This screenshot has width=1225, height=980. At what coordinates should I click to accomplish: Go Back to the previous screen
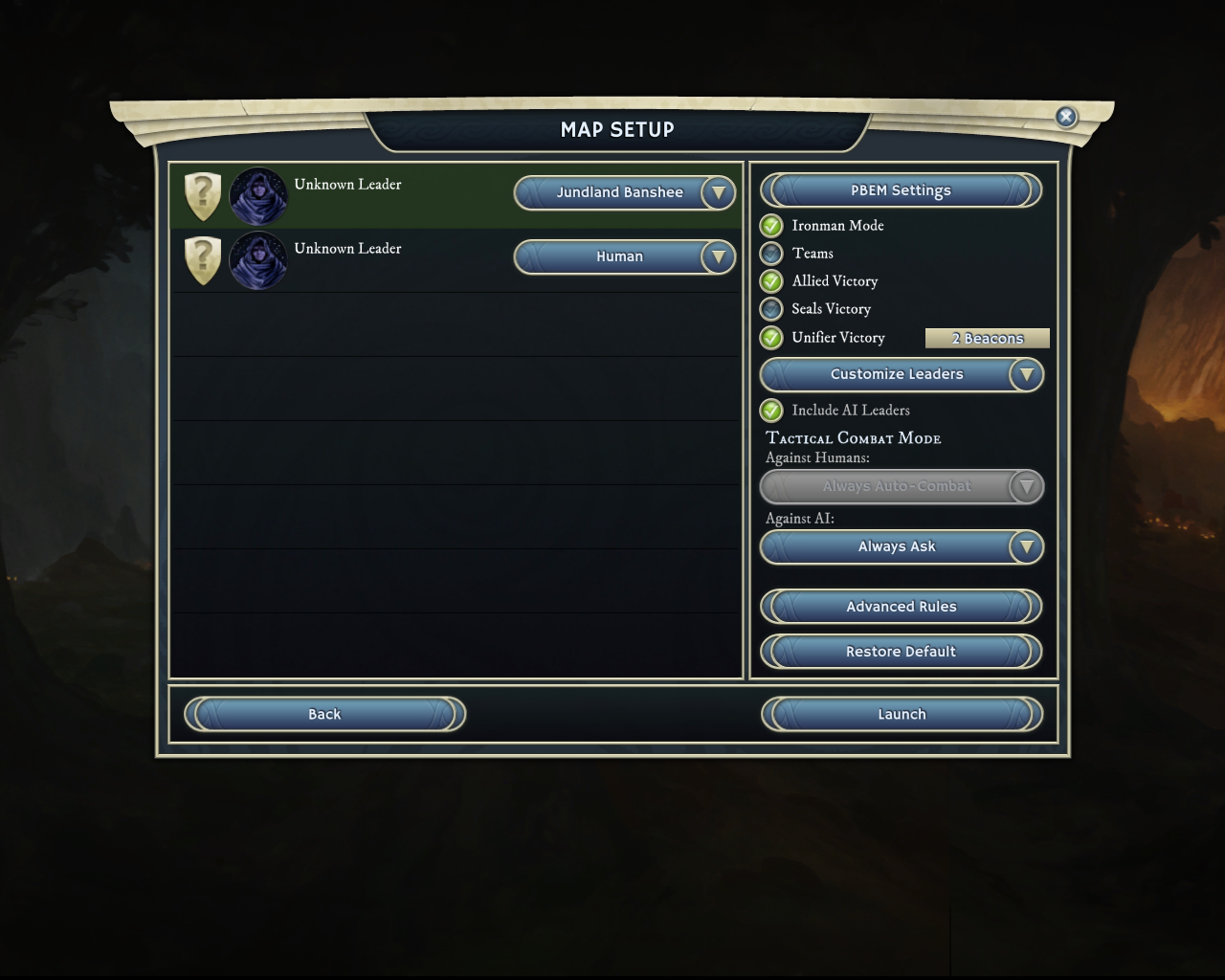(324, 714)
